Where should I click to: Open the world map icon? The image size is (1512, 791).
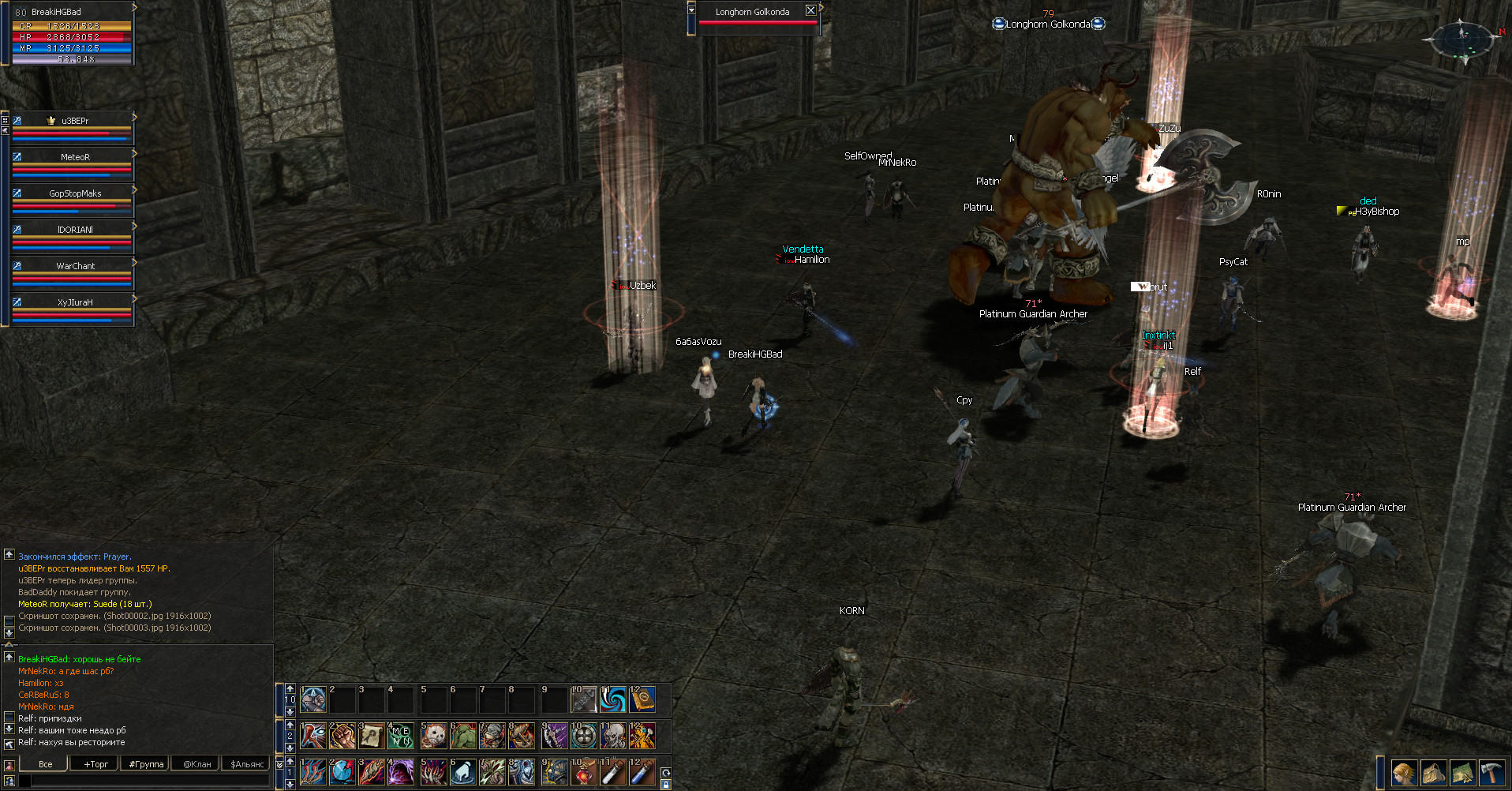[x=1462, y=773]
